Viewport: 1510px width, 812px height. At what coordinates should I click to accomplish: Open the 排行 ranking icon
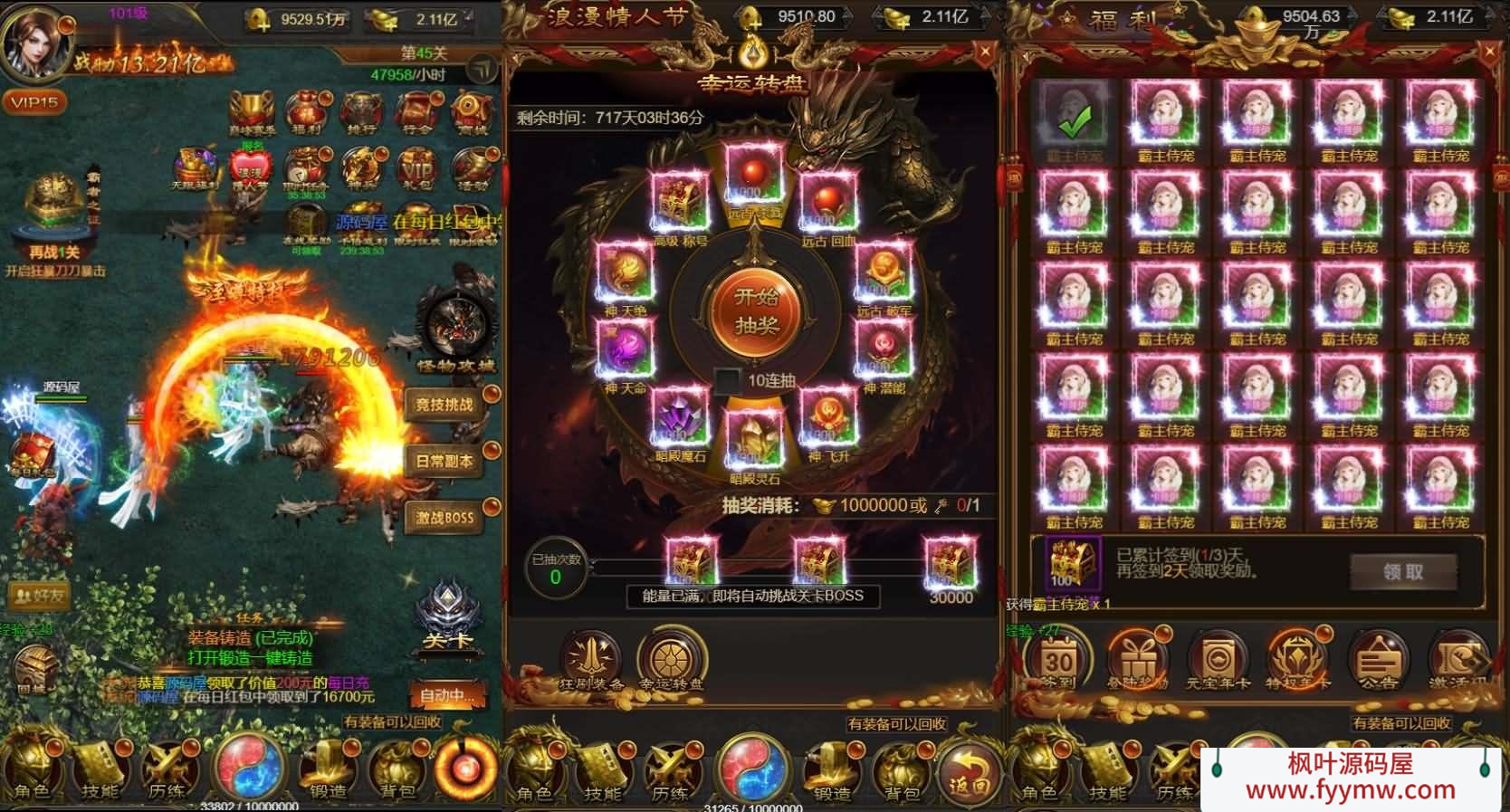(361, 114)
